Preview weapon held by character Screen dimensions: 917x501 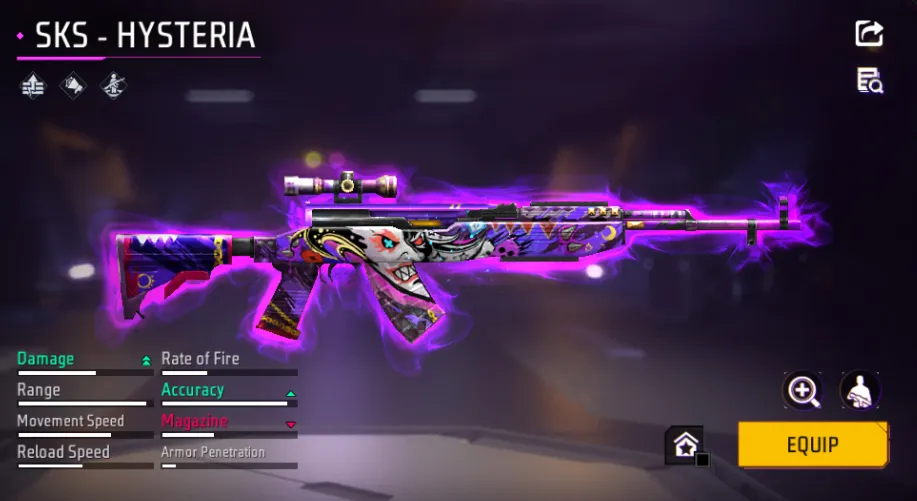pyautogui.click(x=859, y=390)
